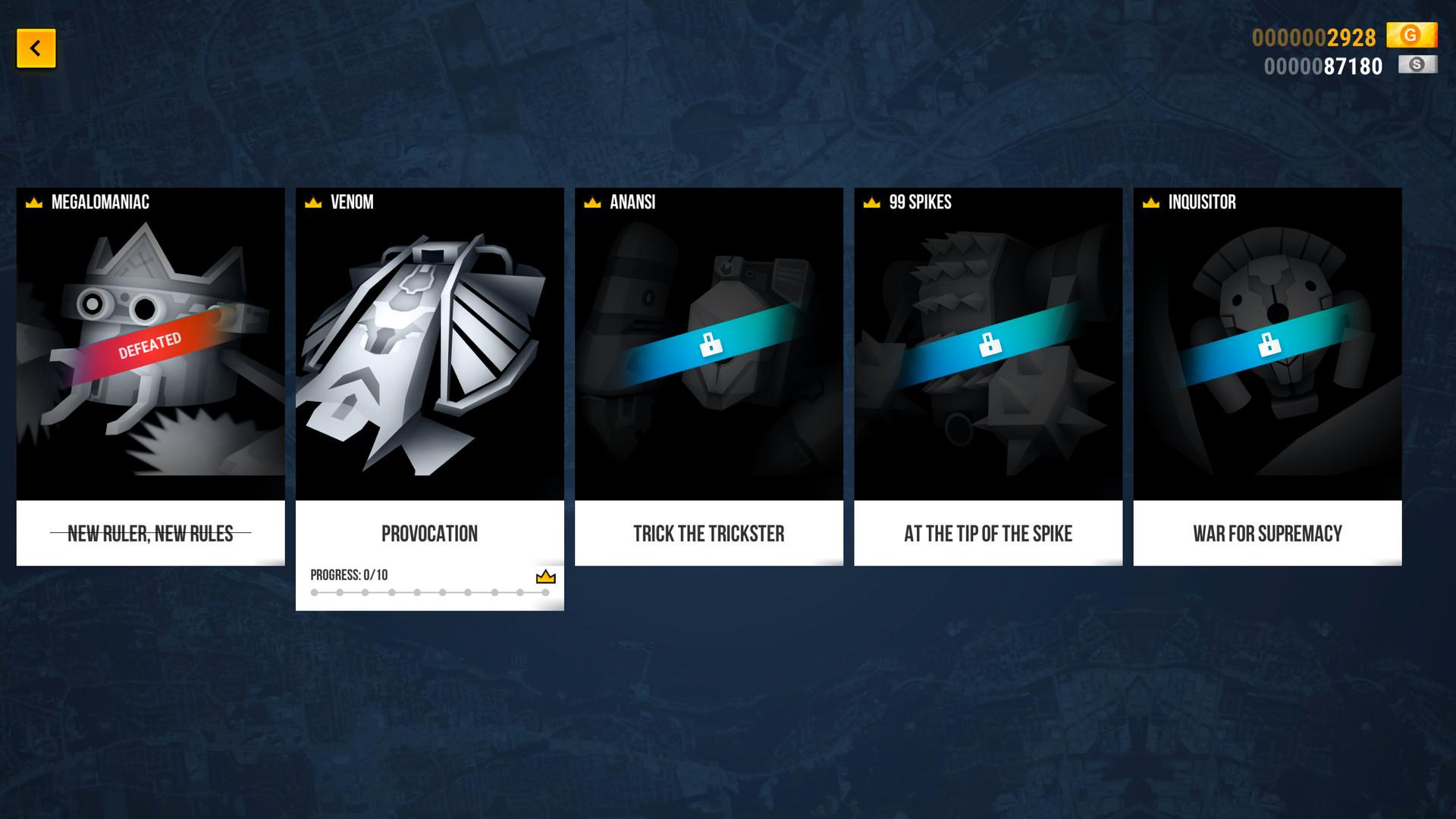The width and height of the screenshot is (1456, 819).
Task: Select the locked 99 Spikes boss card
Action: [x=987, y=345]
